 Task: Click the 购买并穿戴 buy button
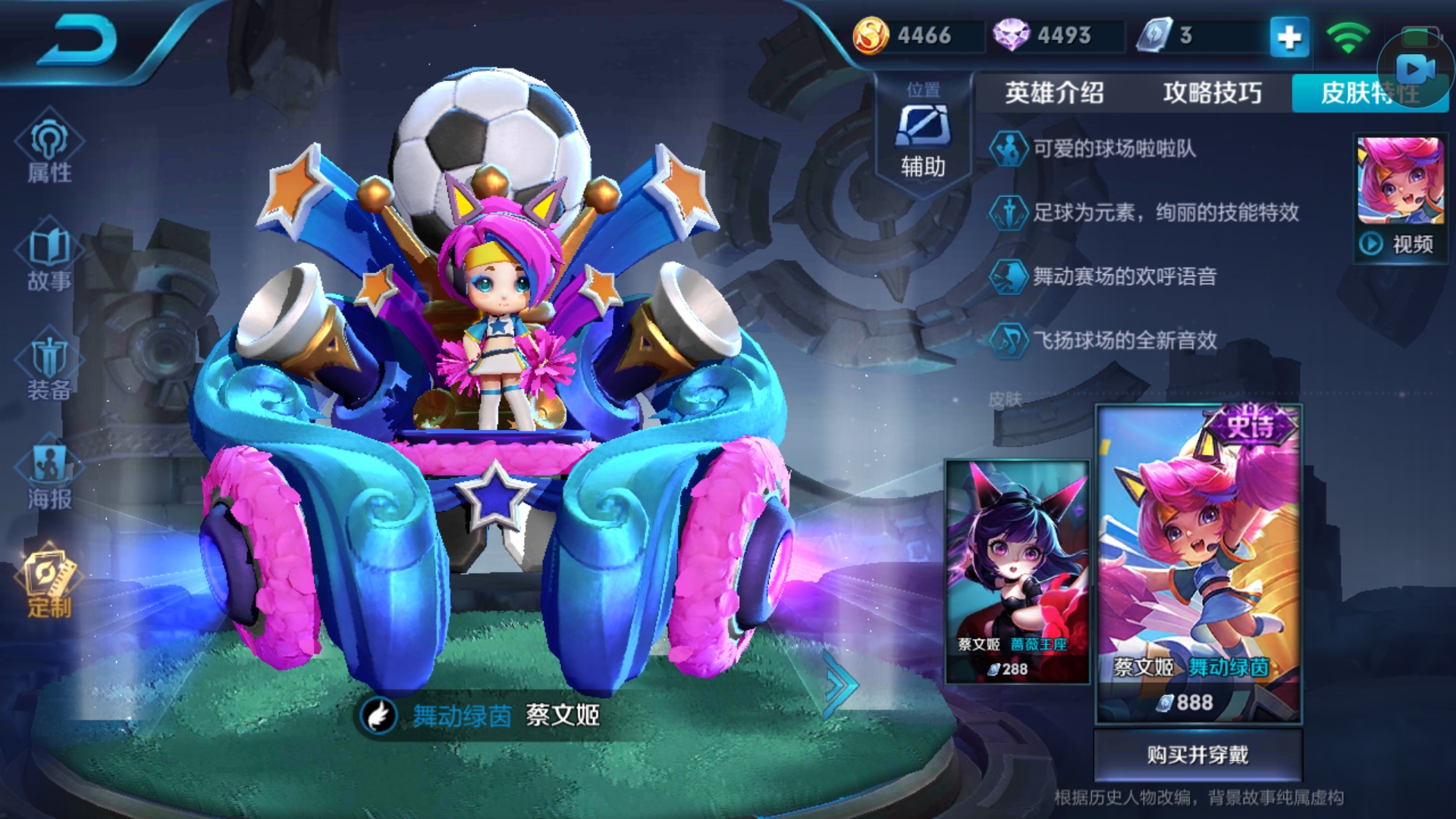pos(1197,755)
